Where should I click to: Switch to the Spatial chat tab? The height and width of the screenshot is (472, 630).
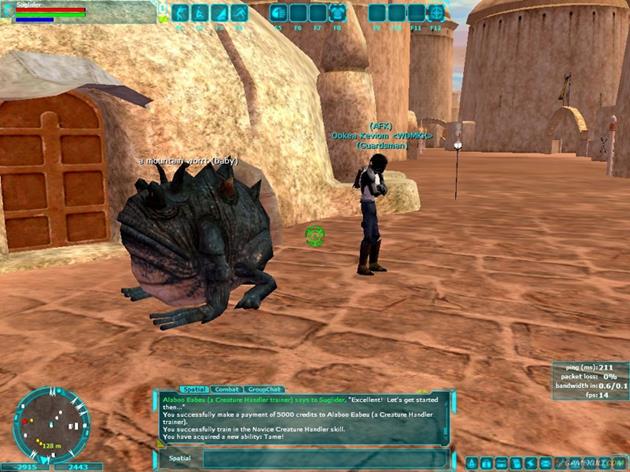point(193,388)
